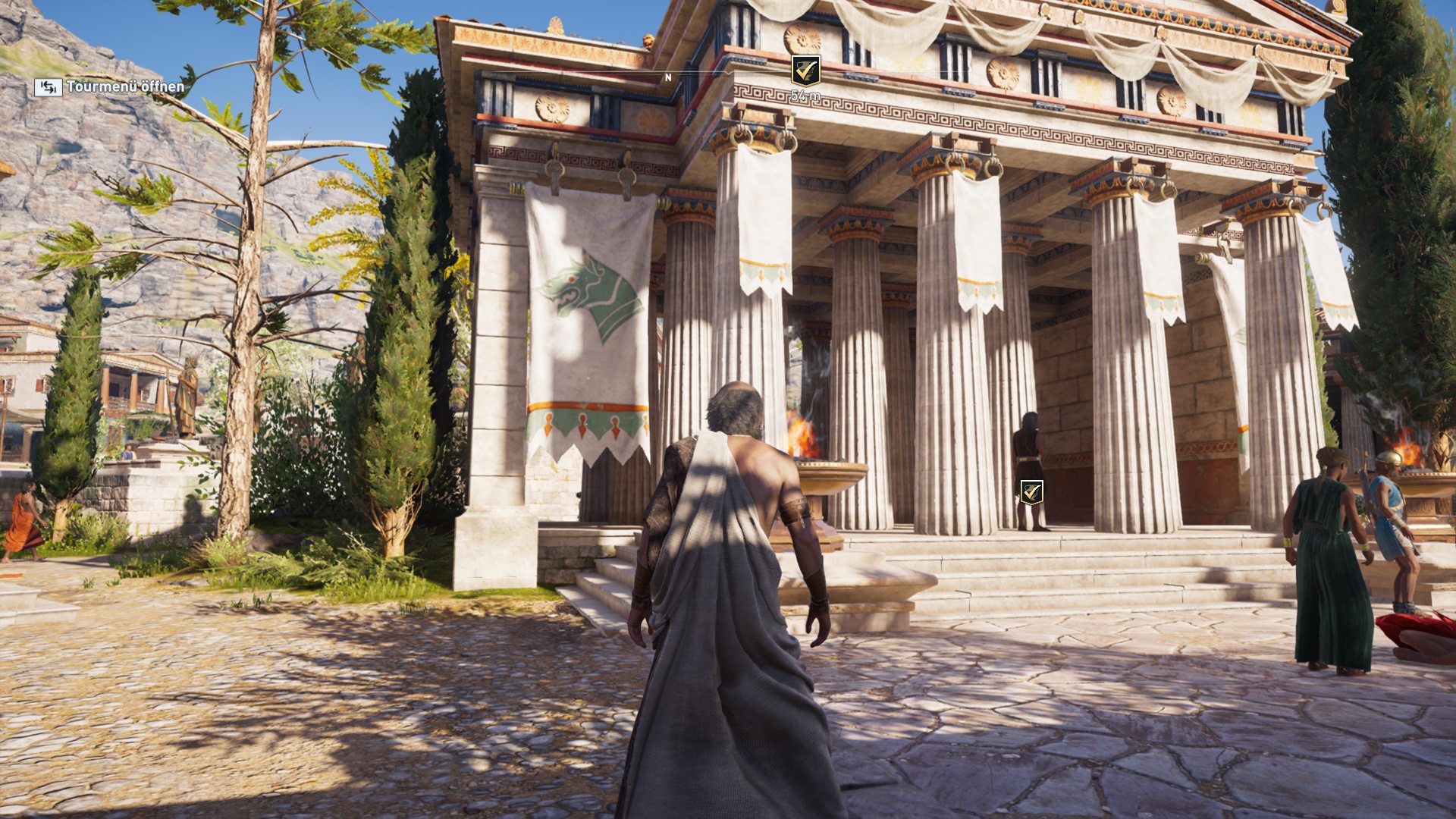Click the checkmark marker by the temple column
Image resolution: width=1456 pixels, height=819 pixels.
click(x=1031, y=492)
